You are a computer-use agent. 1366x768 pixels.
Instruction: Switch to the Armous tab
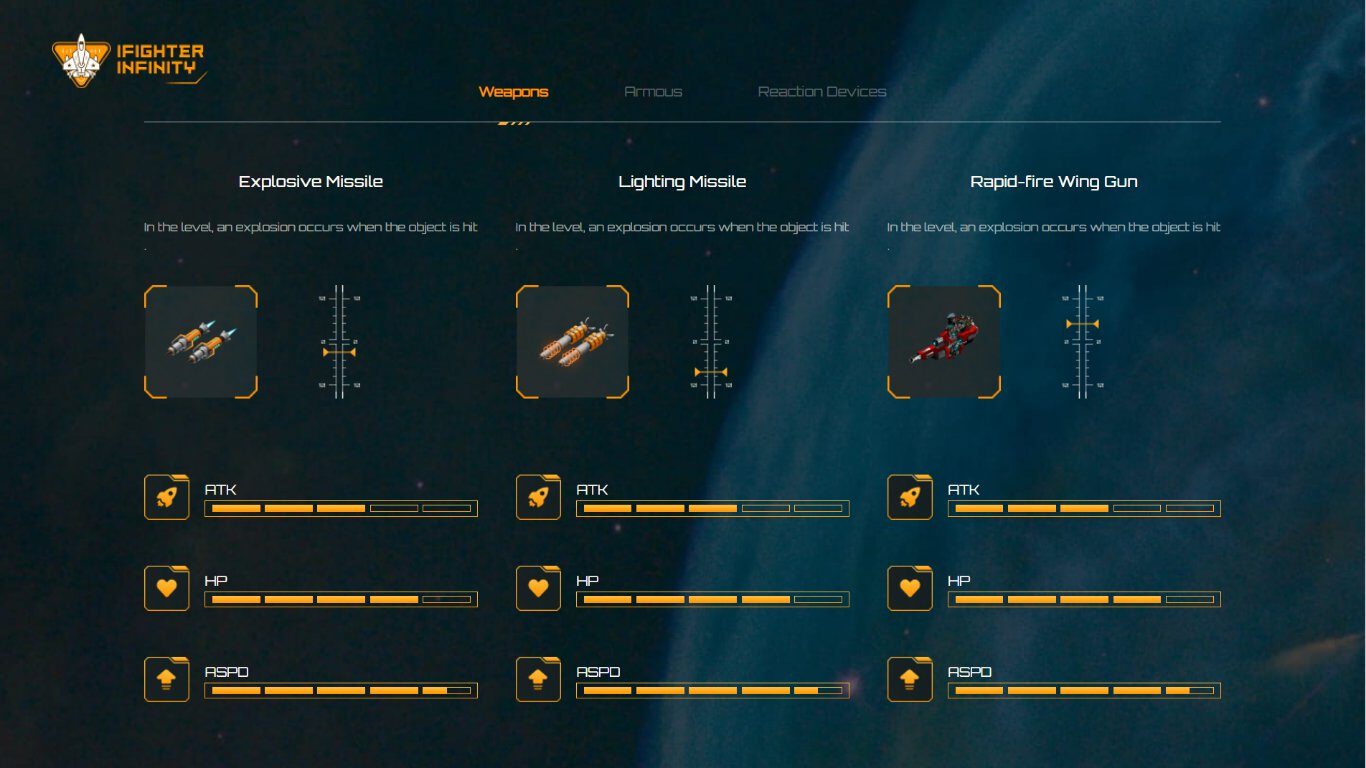652,91
